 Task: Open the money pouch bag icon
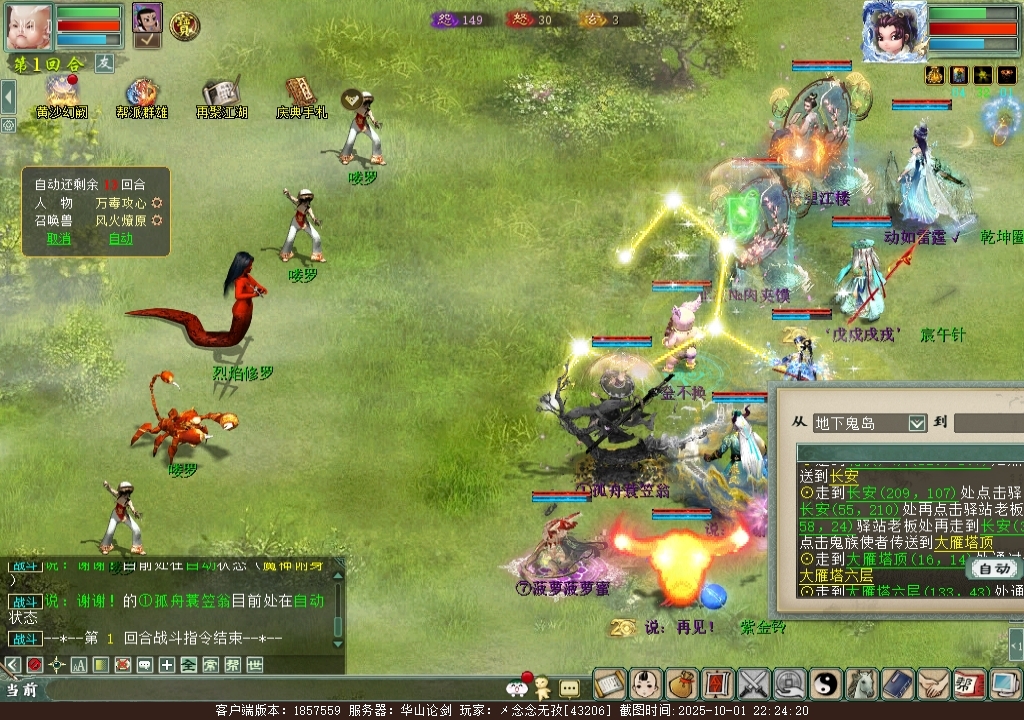pyautogui.click(x=682, y=684)
